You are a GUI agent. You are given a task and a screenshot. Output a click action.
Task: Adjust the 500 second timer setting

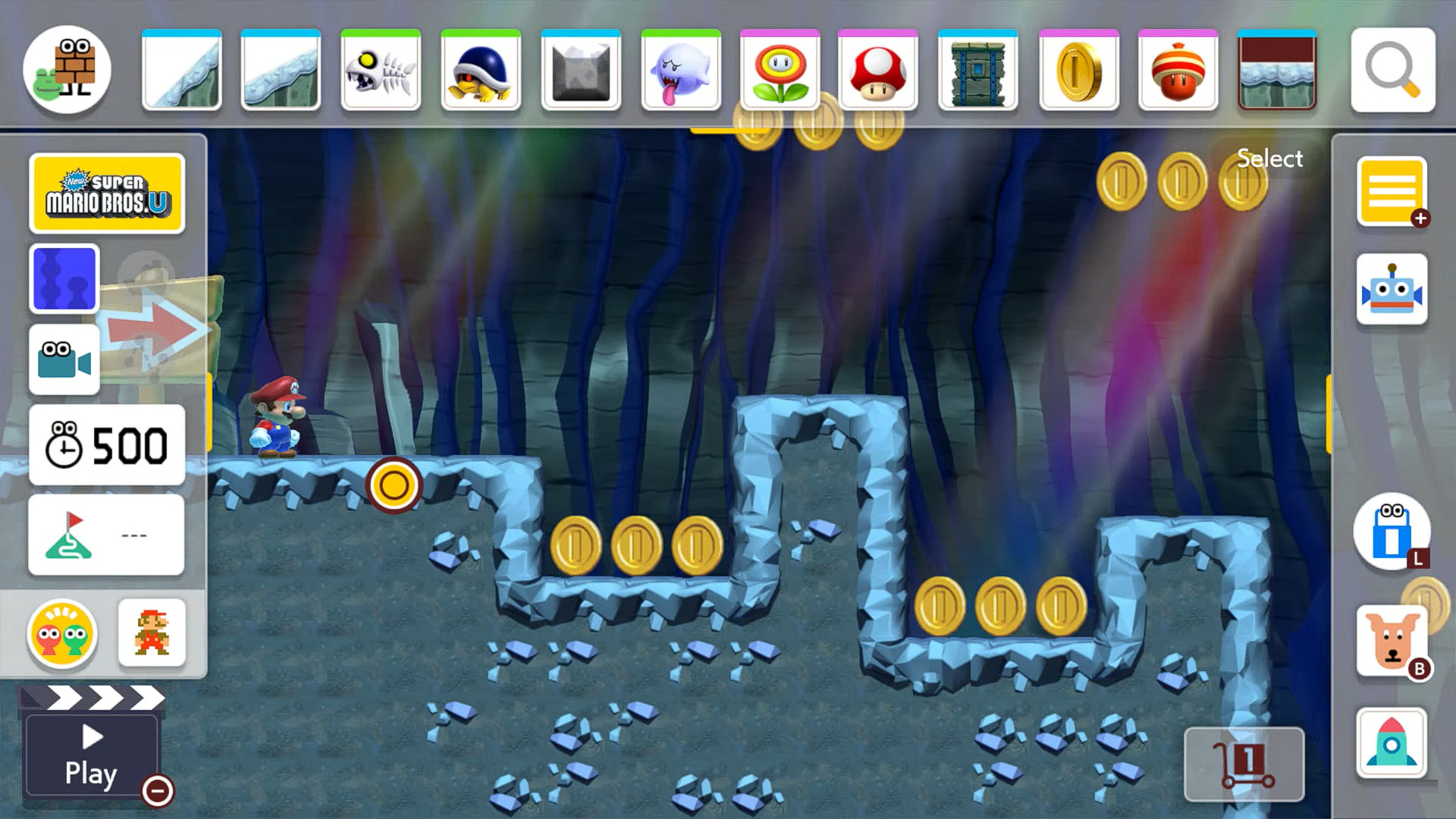tap(106, 444)
